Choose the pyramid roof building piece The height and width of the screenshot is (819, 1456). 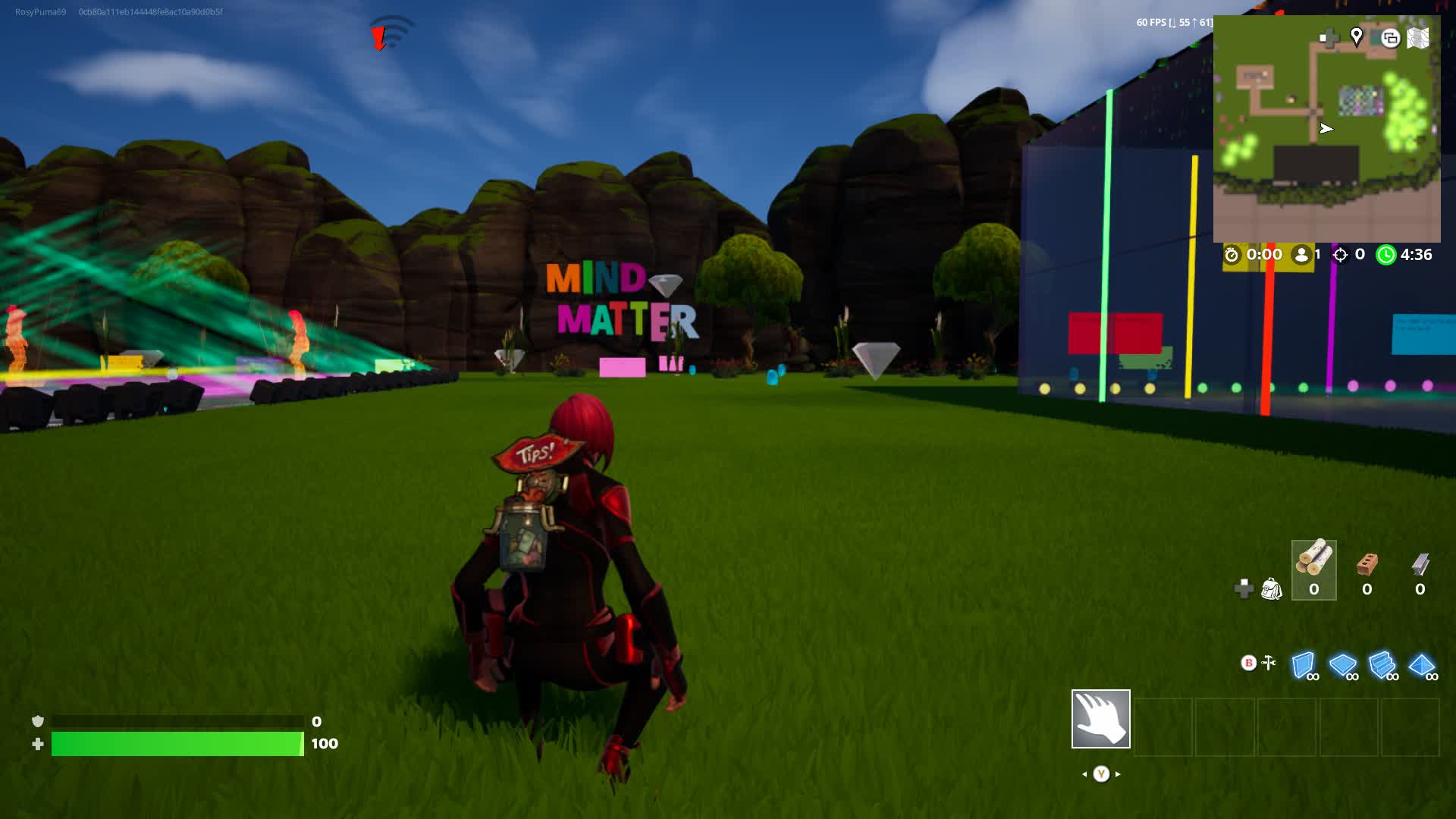coord(1422,665)
